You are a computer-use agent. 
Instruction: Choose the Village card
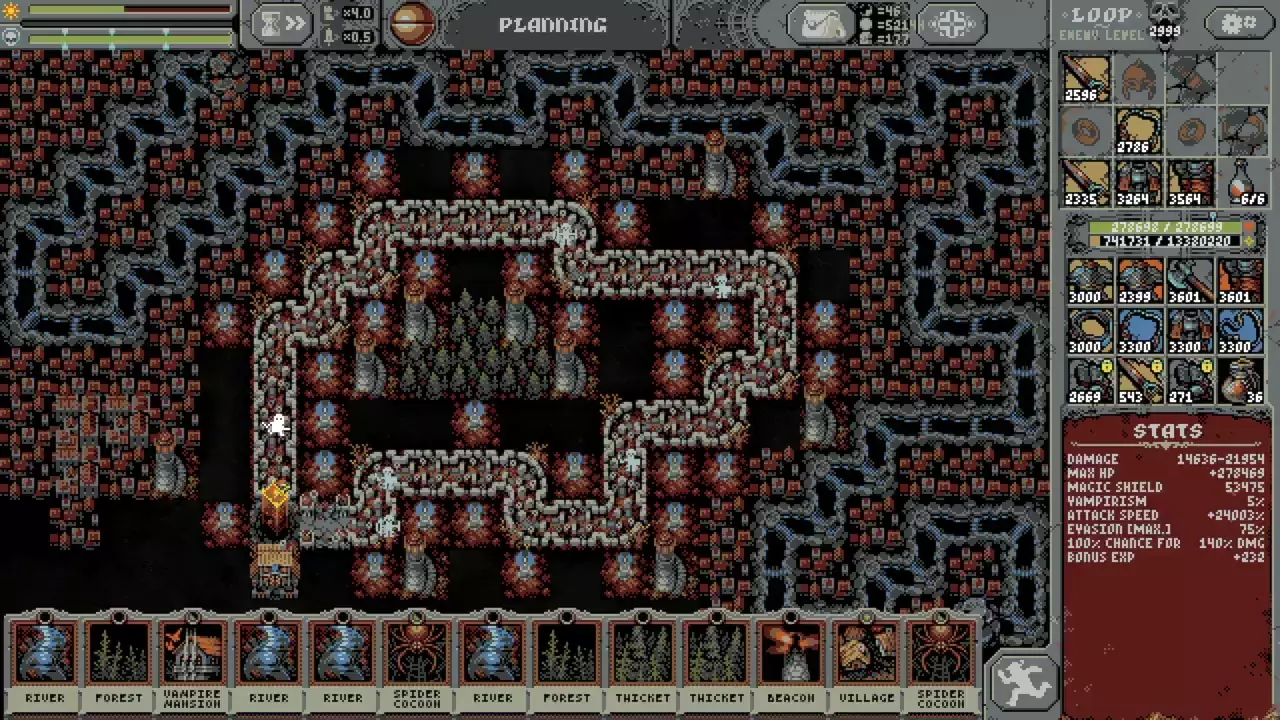[x=866, y=662]
